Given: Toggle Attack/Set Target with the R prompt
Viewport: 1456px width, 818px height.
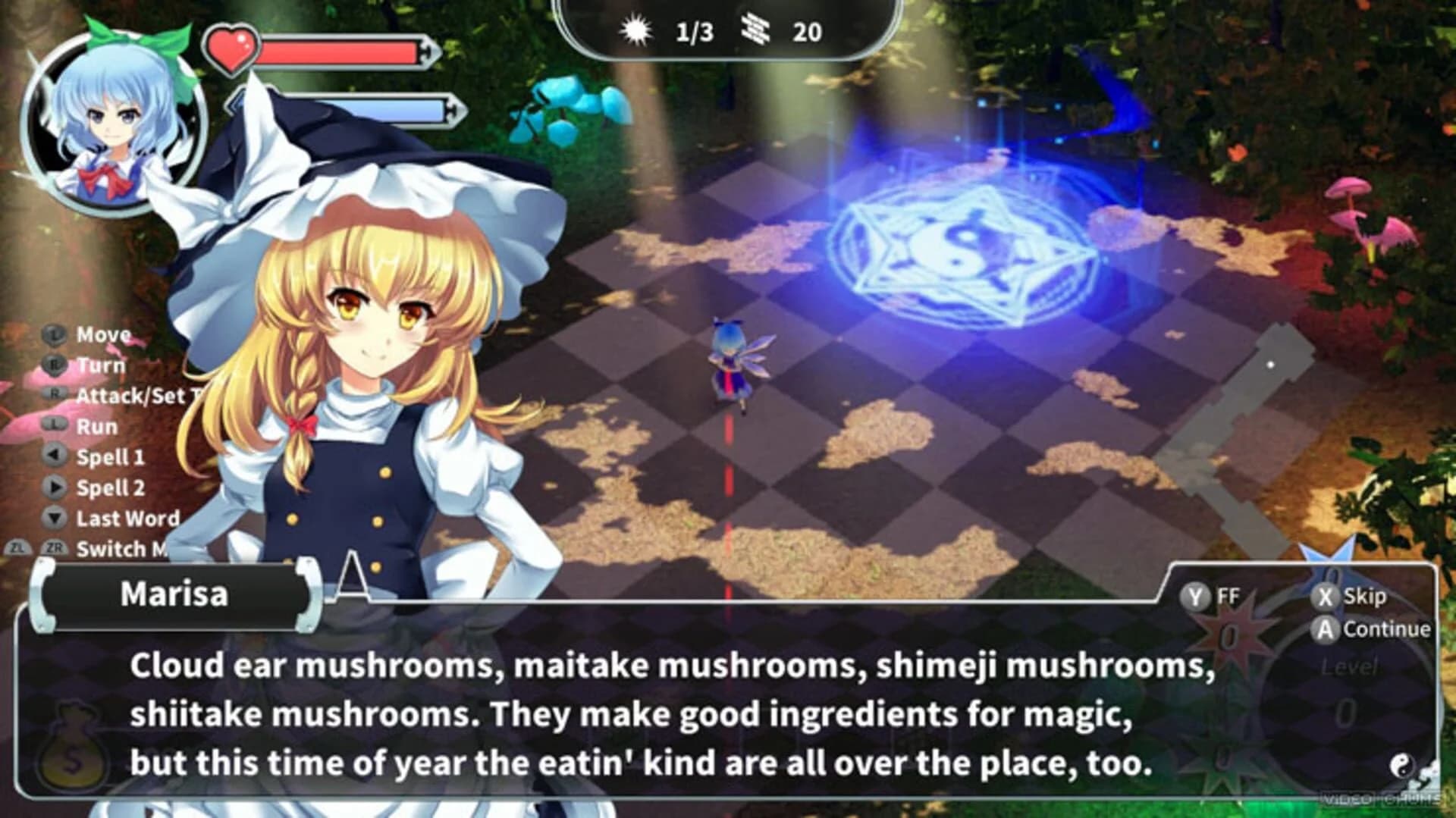Looking at the screenshot, I should 55,393.
